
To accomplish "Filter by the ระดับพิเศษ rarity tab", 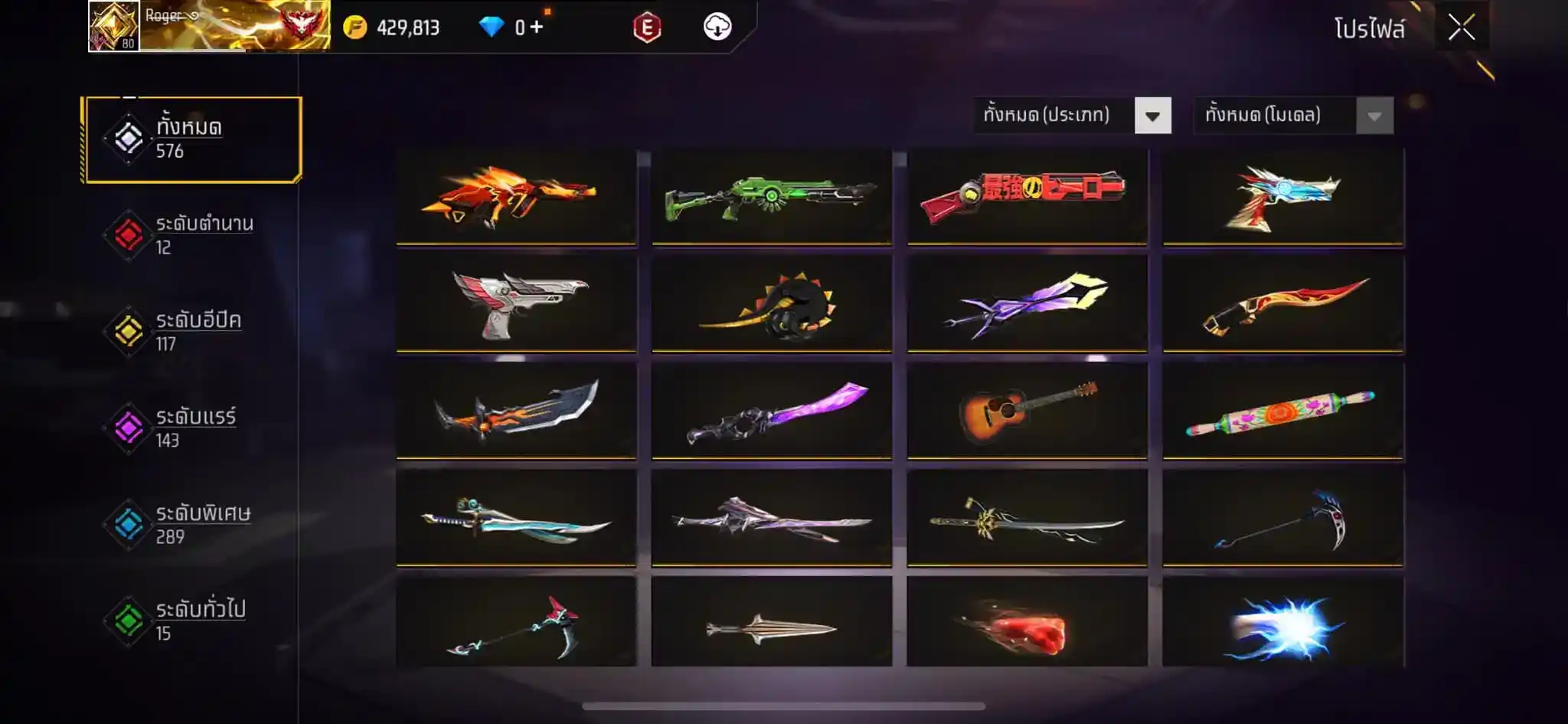I will coord(191,525).
